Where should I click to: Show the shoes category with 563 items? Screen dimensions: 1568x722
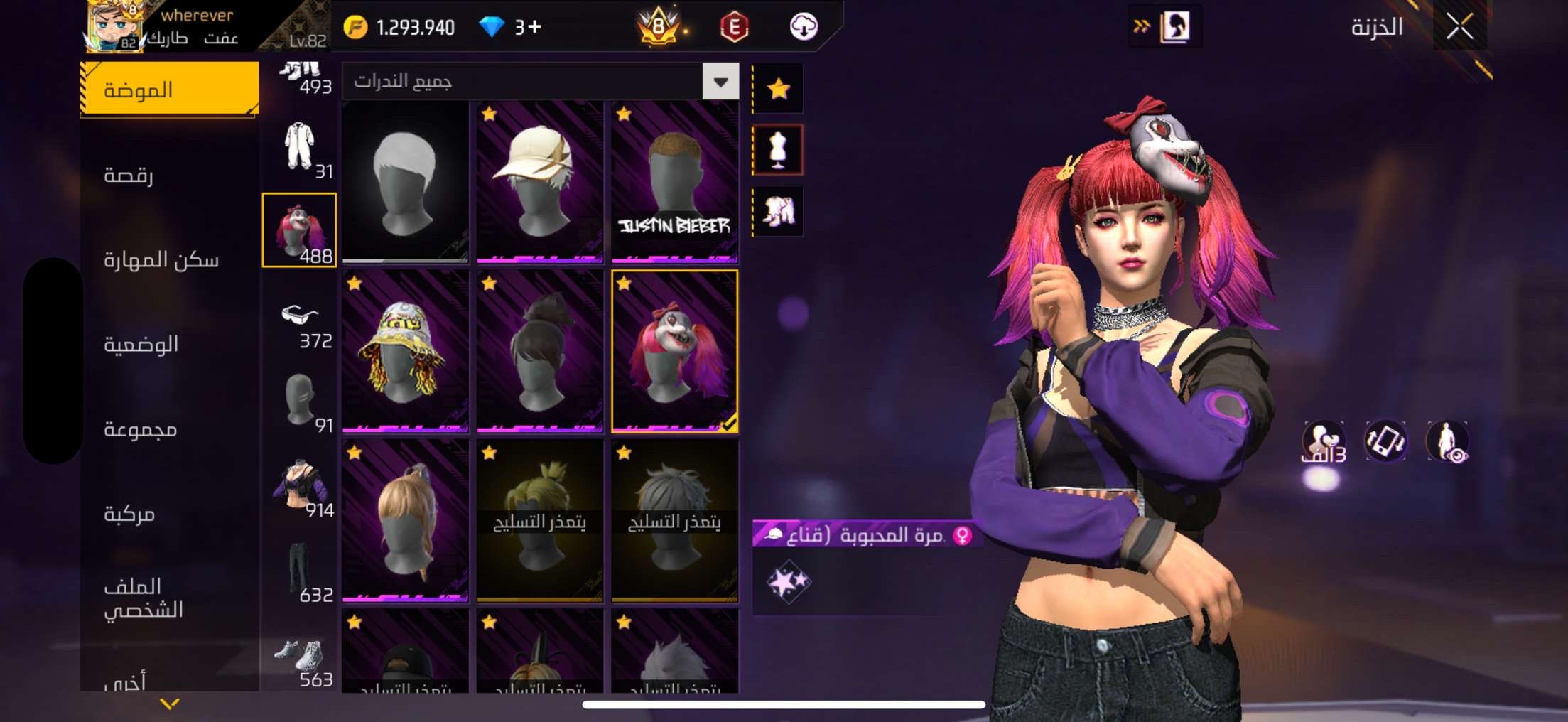coord(300,662)
